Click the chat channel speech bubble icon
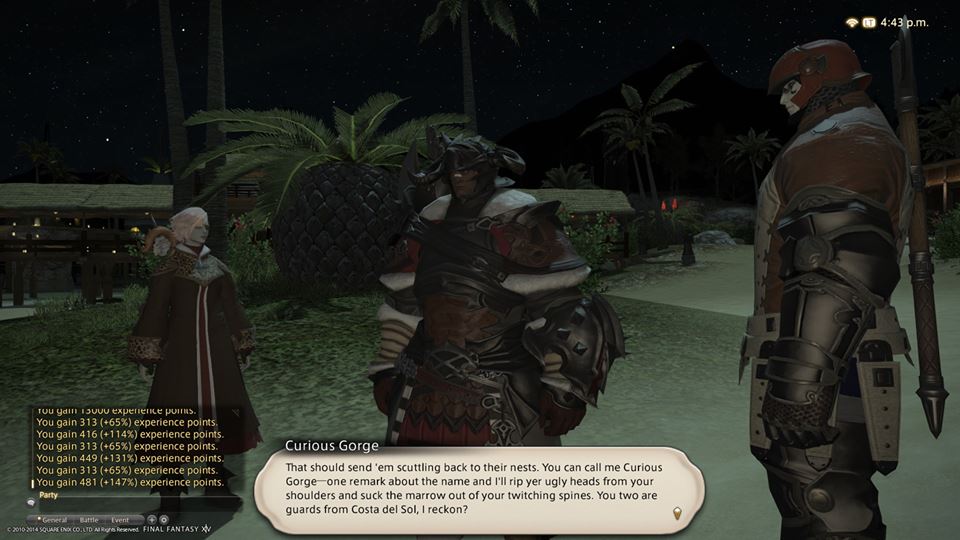This screenshot has height=540, width=960. tap(30, 502)
